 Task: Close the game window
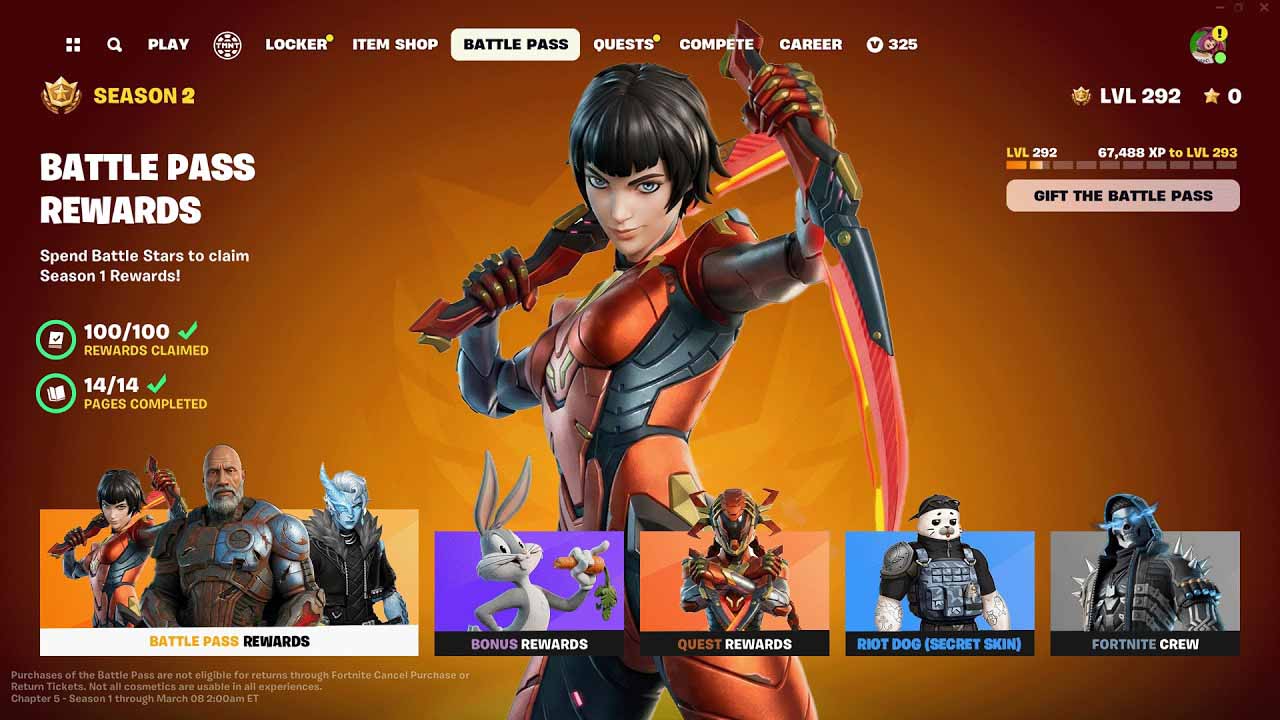(x=1265, y=8)
